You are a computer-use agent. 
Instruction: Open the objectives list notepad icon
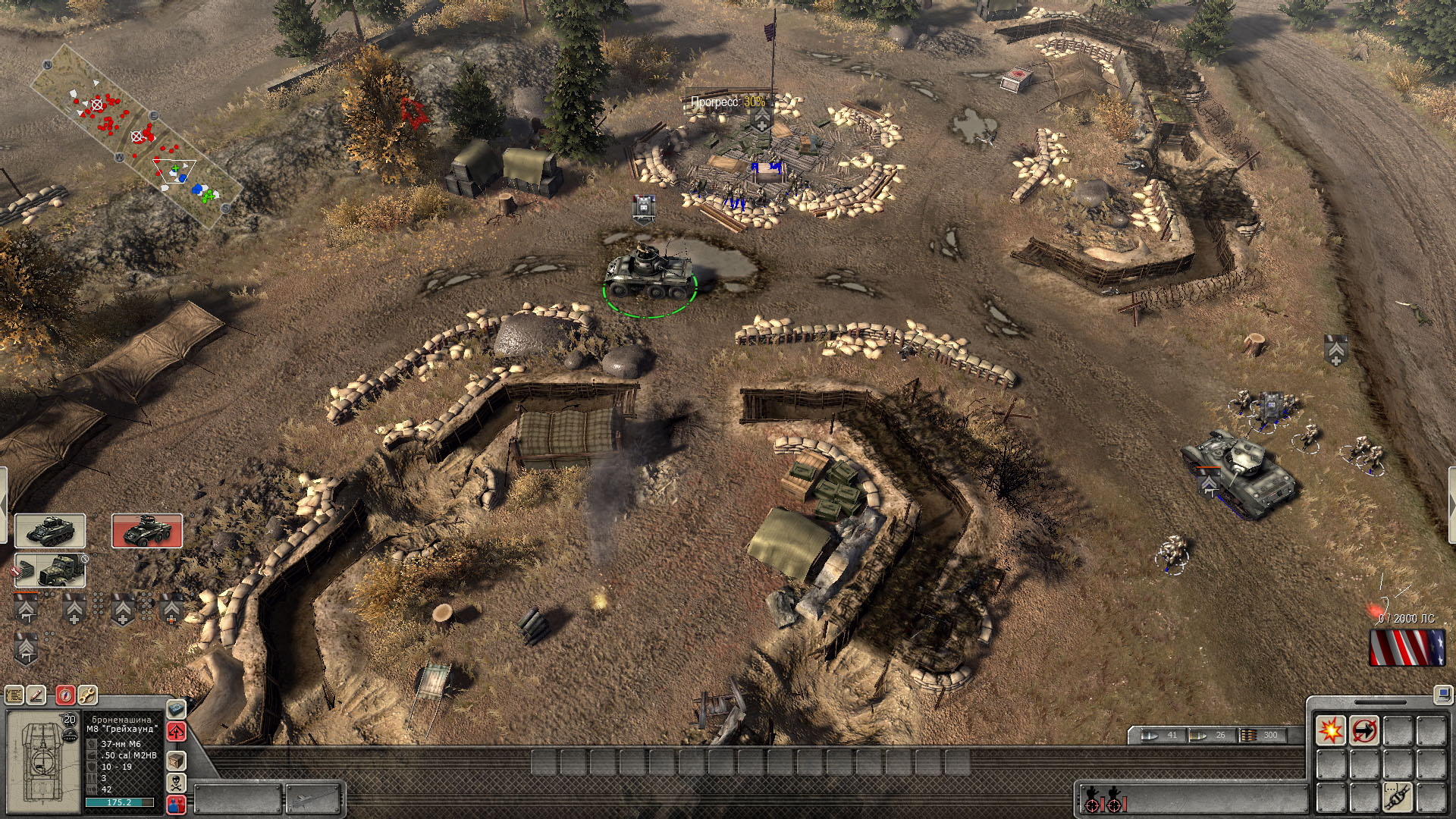click(x=14, y=695)
